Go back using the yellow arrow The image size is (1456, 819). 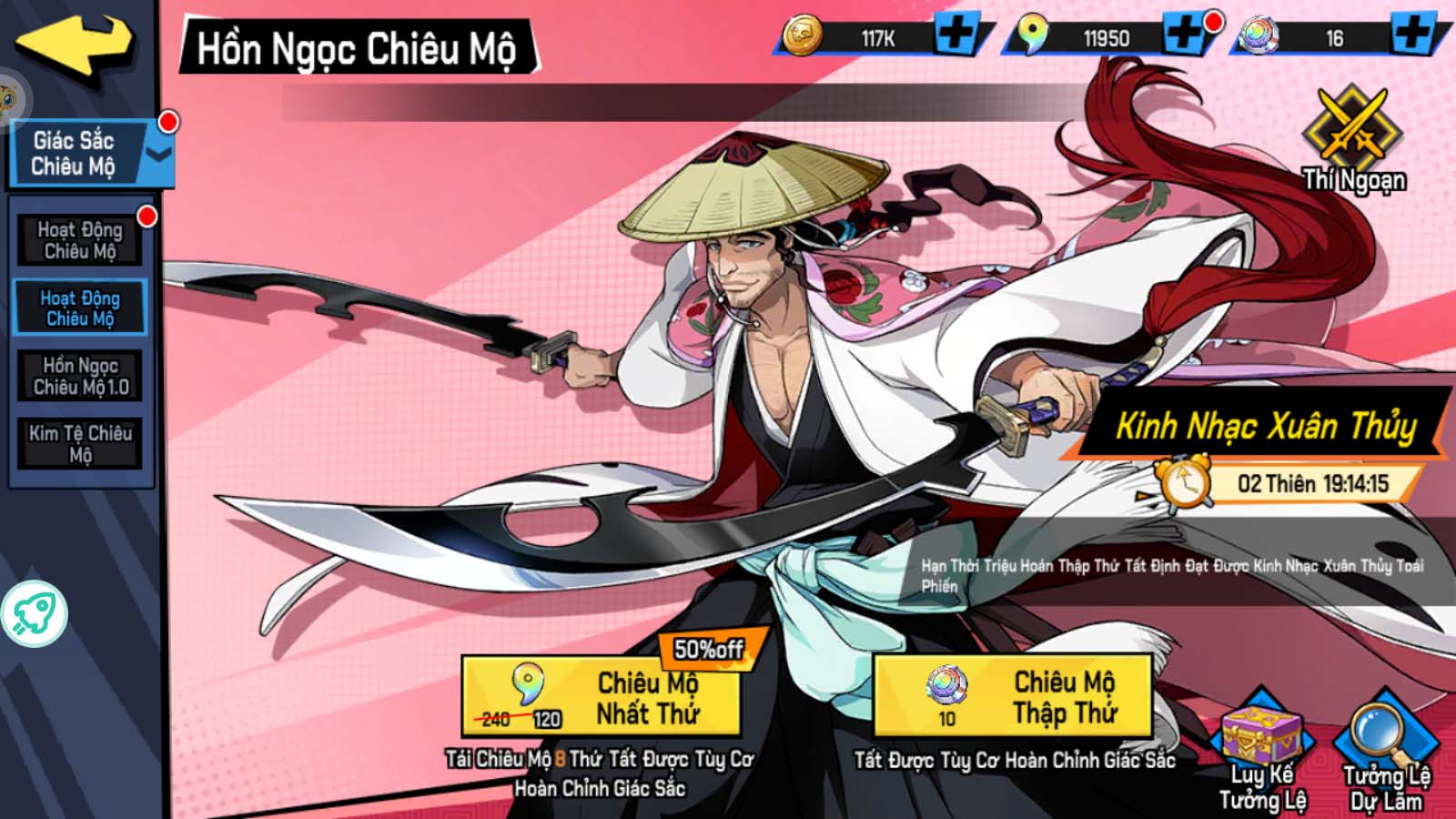(x=75, y=44)
